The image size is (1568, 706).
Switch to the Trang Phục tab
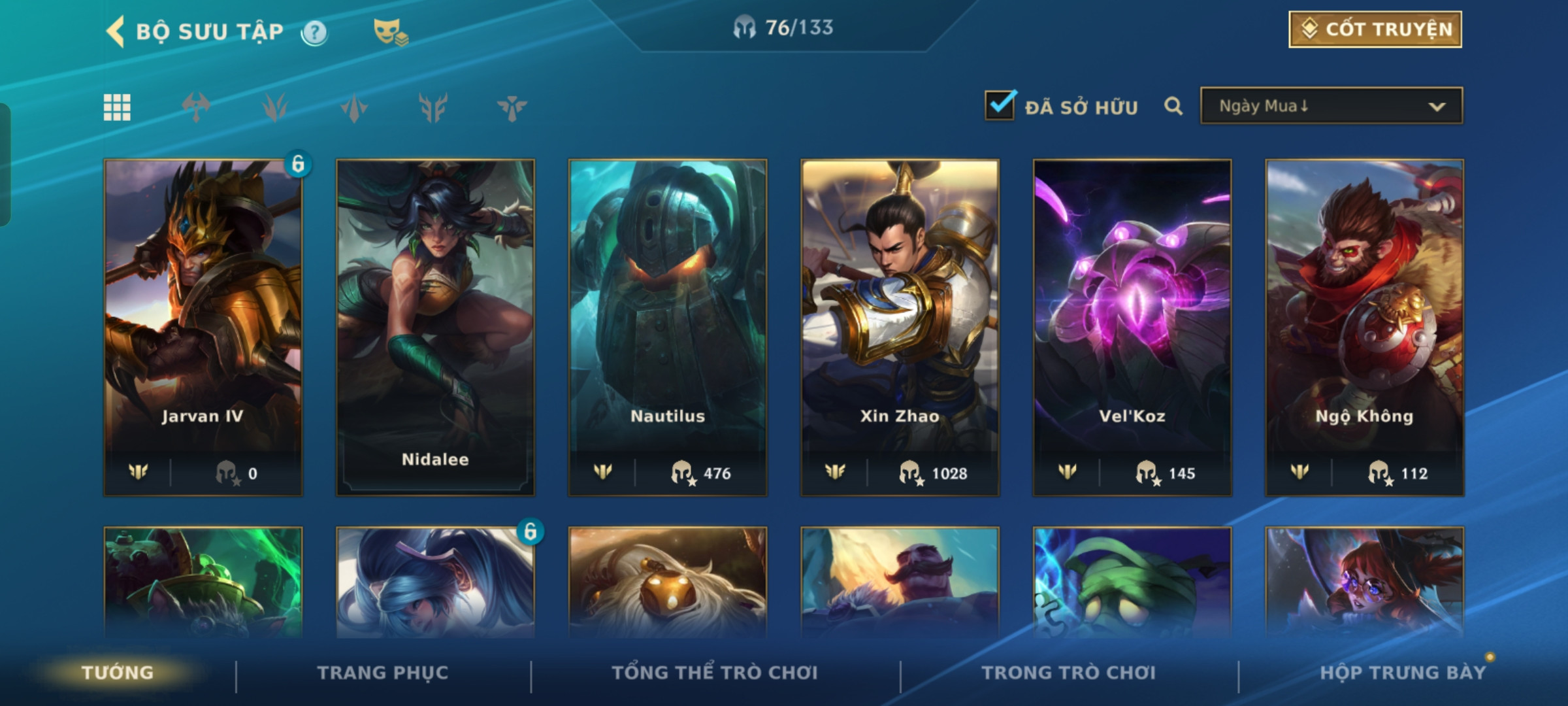pos(383,673)
